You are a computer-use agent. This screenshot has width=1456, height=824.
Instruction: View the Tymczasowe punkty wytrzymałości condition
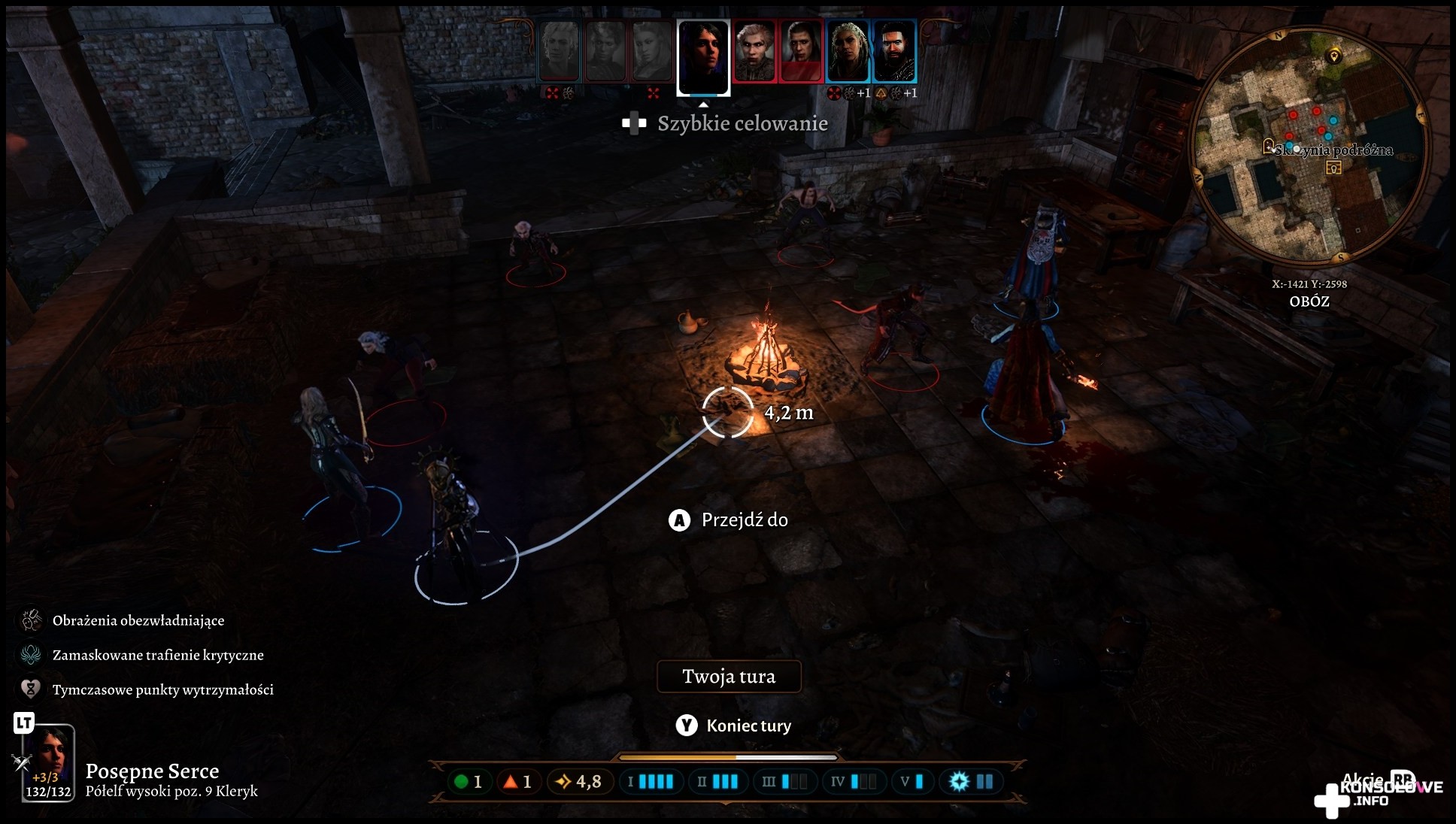coord(162,689)
